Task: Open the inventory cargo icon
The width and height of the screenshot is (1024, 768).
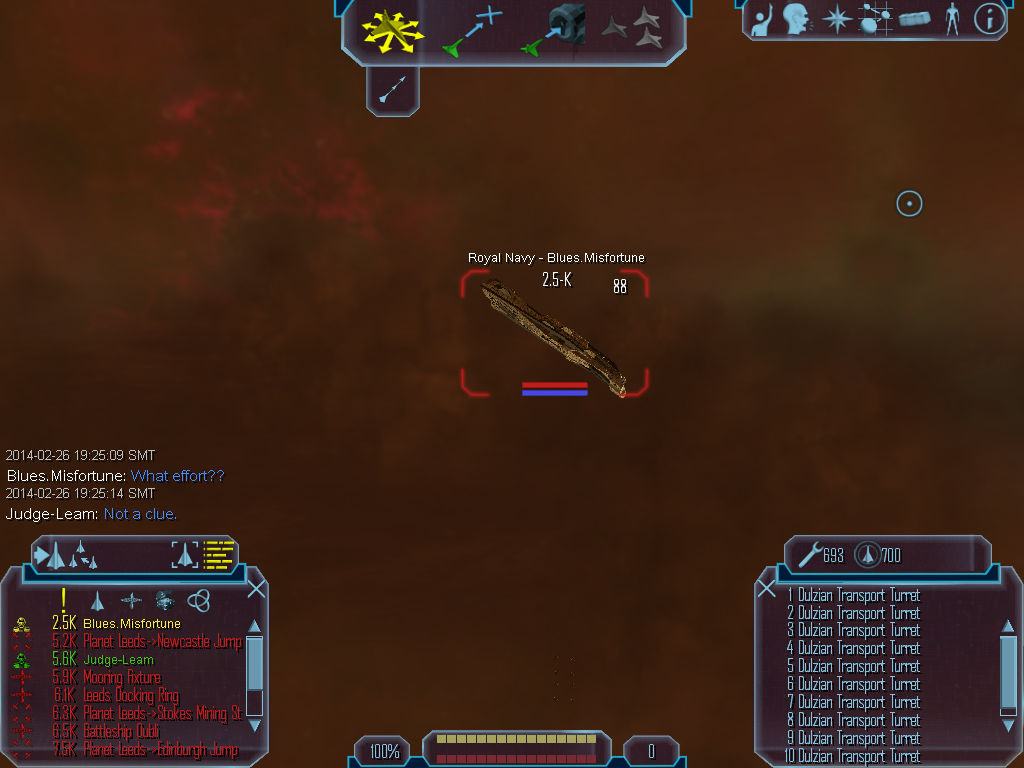Action: tap(914, 19)
